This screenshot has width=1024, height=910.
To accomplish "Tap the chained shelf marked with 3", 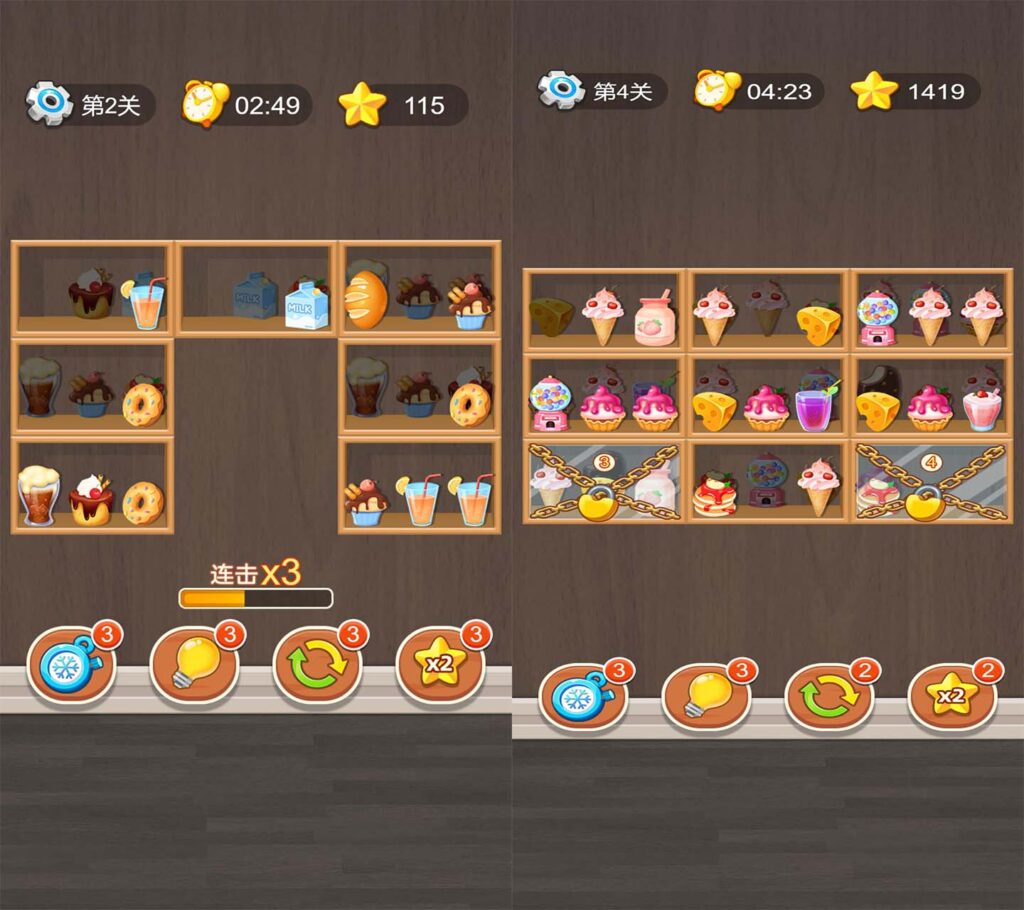I will [603, 481].
